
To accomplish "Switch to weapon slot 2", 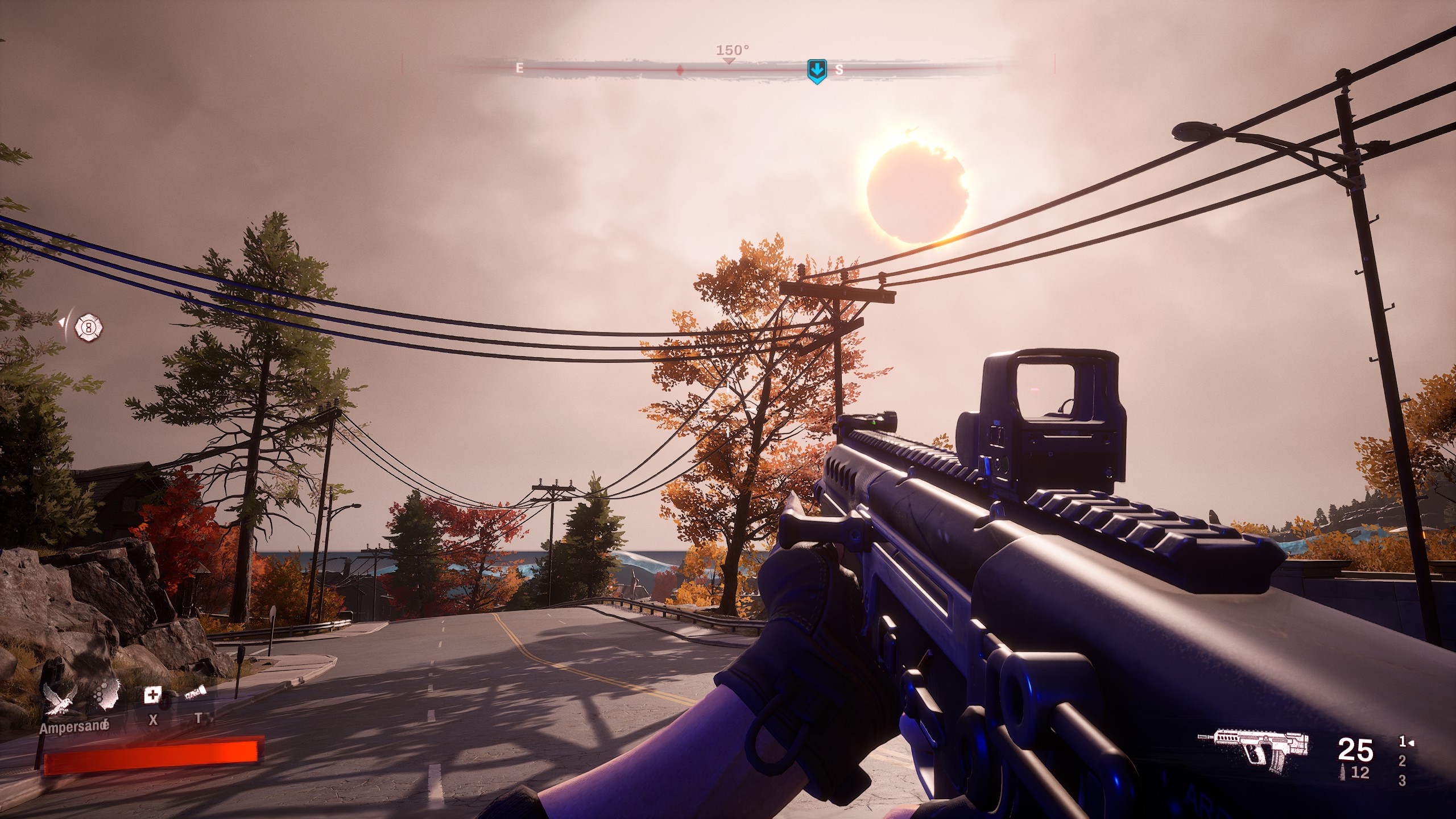I will click(1402, 761).
